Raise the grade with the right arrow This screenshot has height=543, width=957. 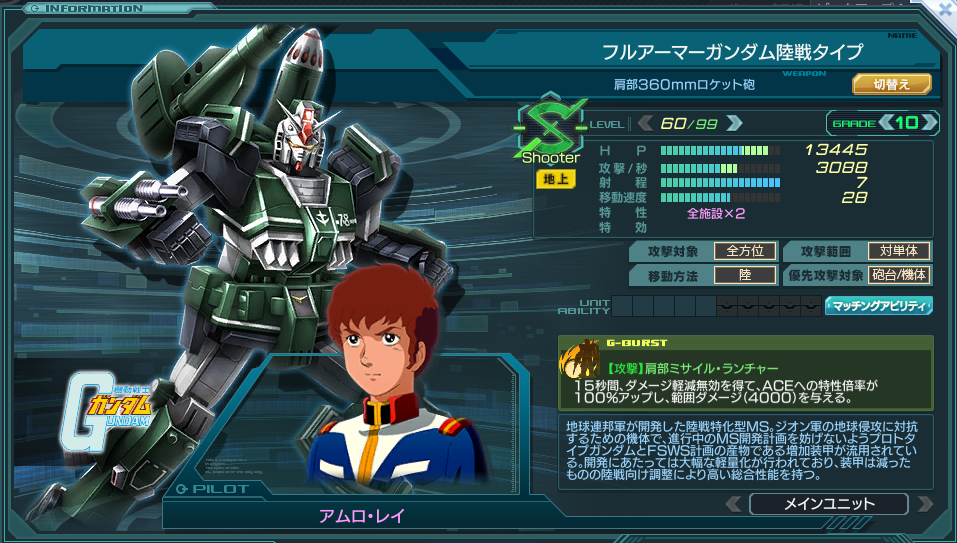(929, 123)
